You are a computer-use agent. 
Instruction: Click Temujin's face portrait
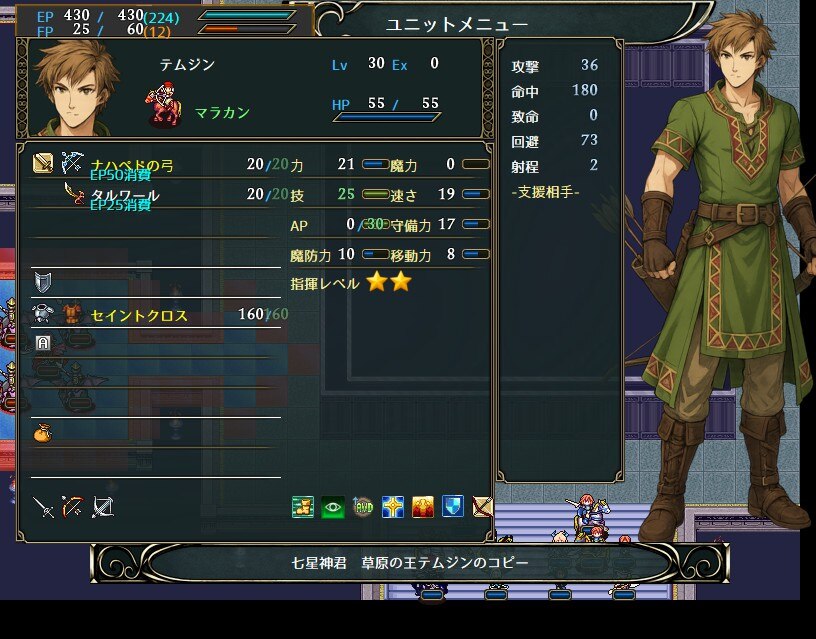click(x=77, y=85)
